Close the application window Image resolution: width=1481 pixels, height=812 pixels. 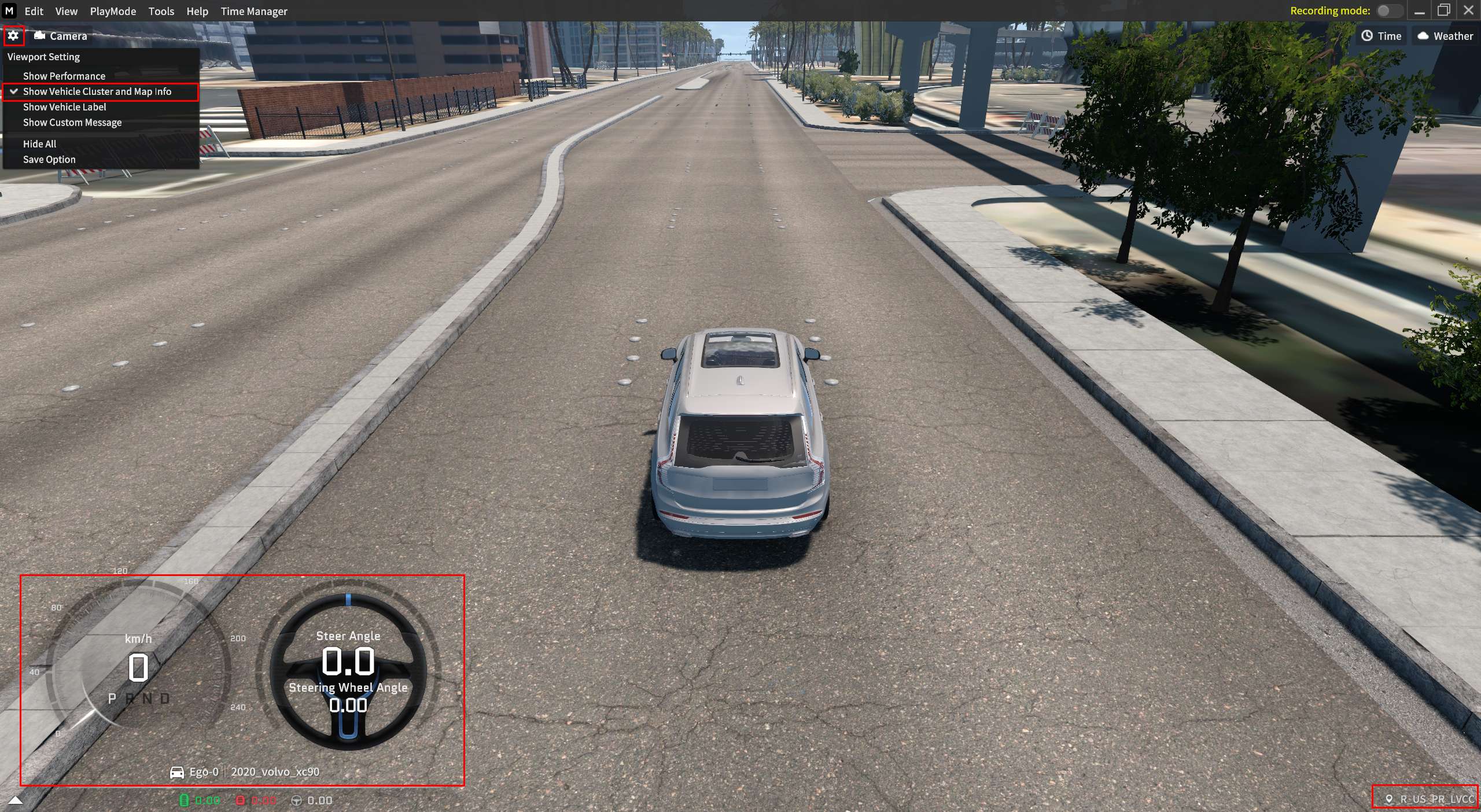coord(1468,11)
